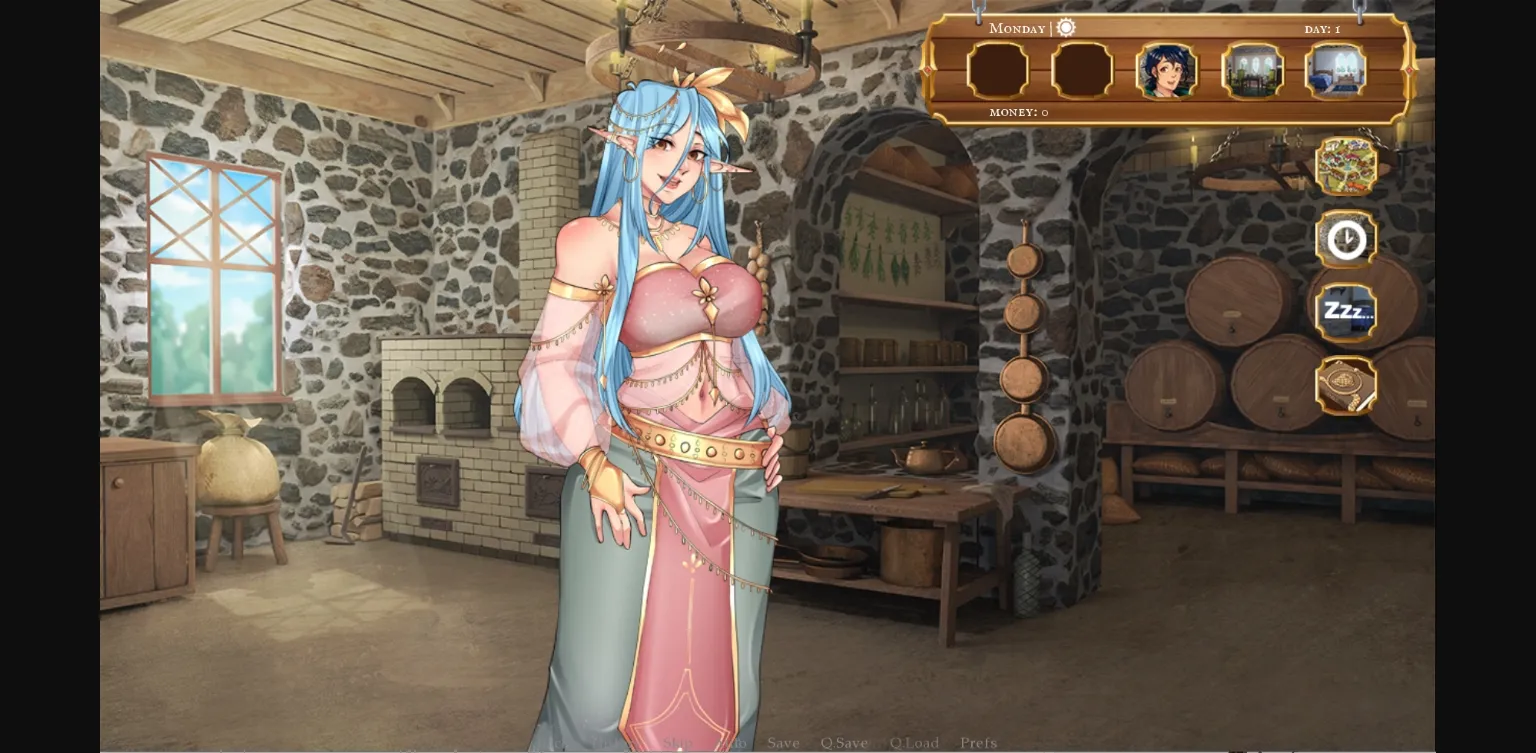1536x753 pixels.
Task: Toggle the first empty character slot
Action: coord(997,71)
